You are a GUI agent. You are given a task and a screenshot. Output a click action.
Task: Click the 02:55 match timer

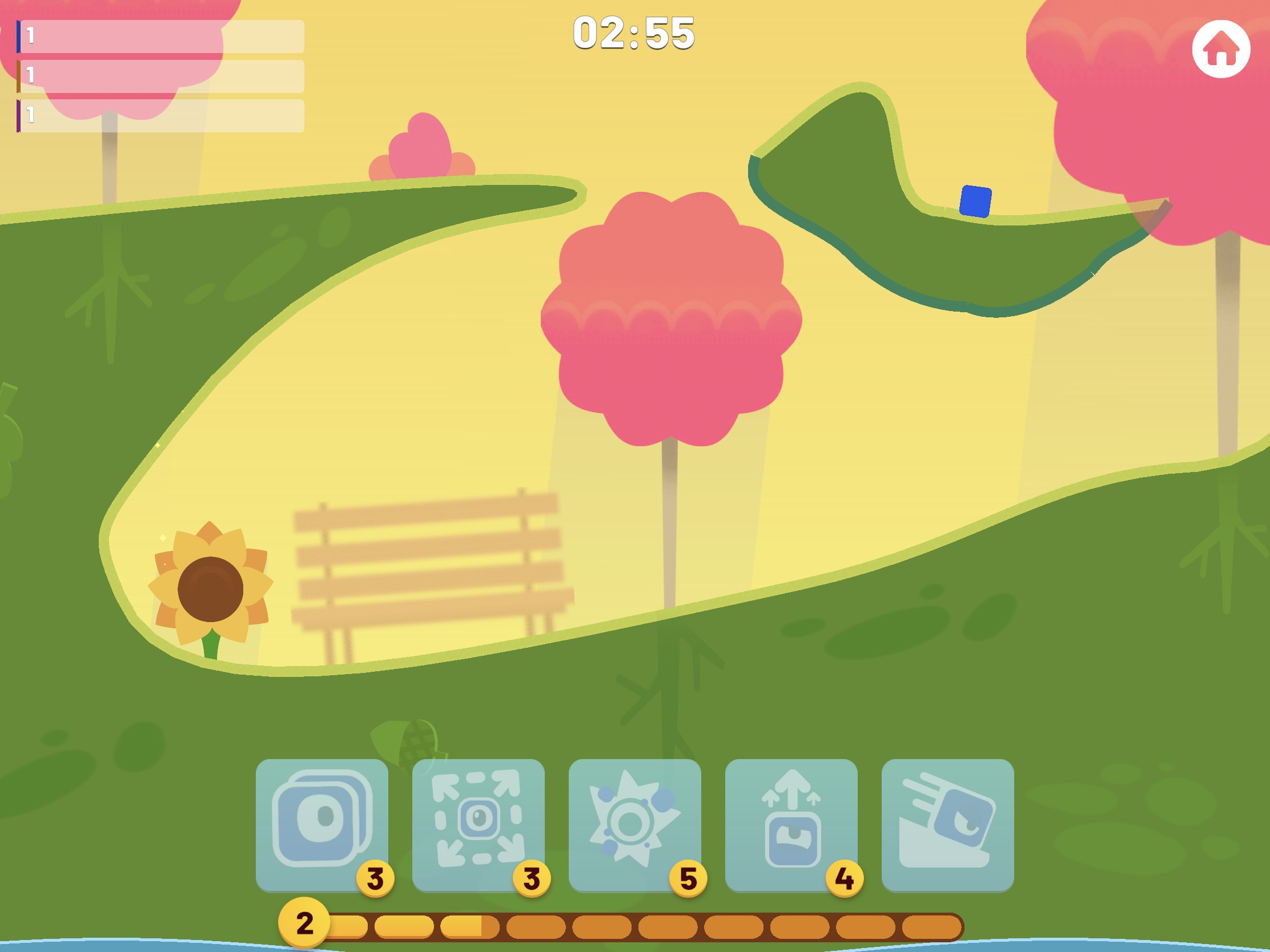click(634, 35)
